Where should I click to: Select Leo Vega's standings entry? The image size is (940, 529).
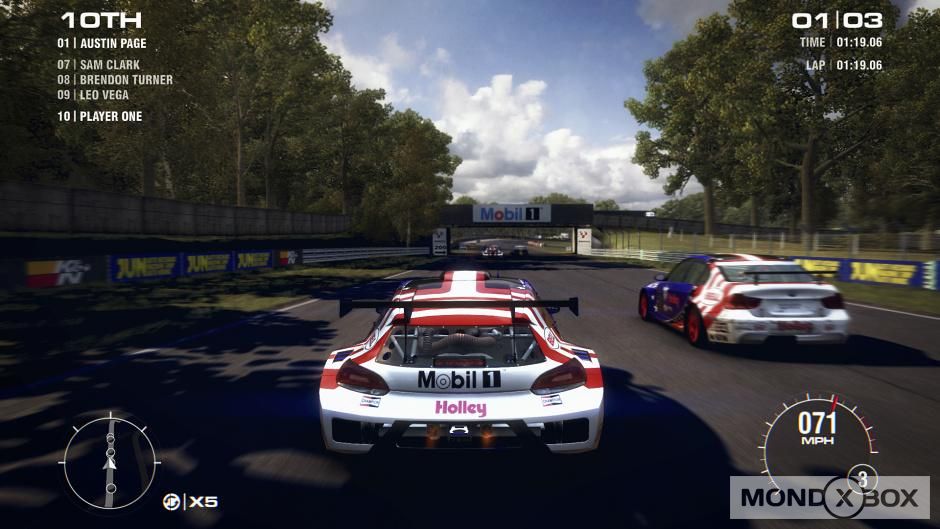pyautogui.click(x=93, y=95)
